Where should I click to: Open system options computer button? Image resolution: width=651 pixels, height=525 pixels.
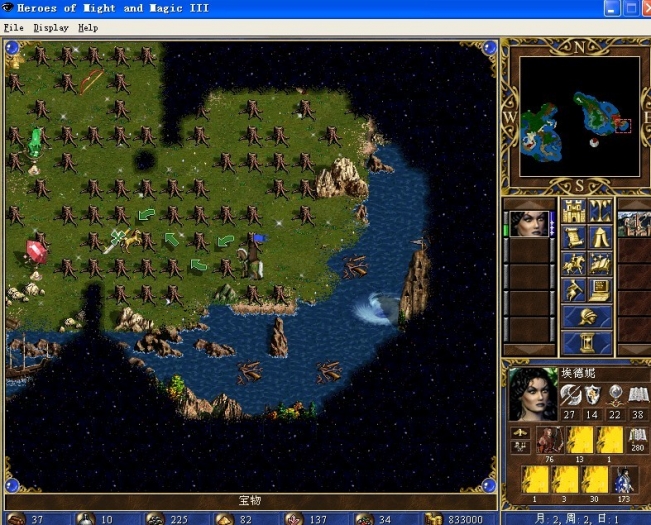coord(601,290)
